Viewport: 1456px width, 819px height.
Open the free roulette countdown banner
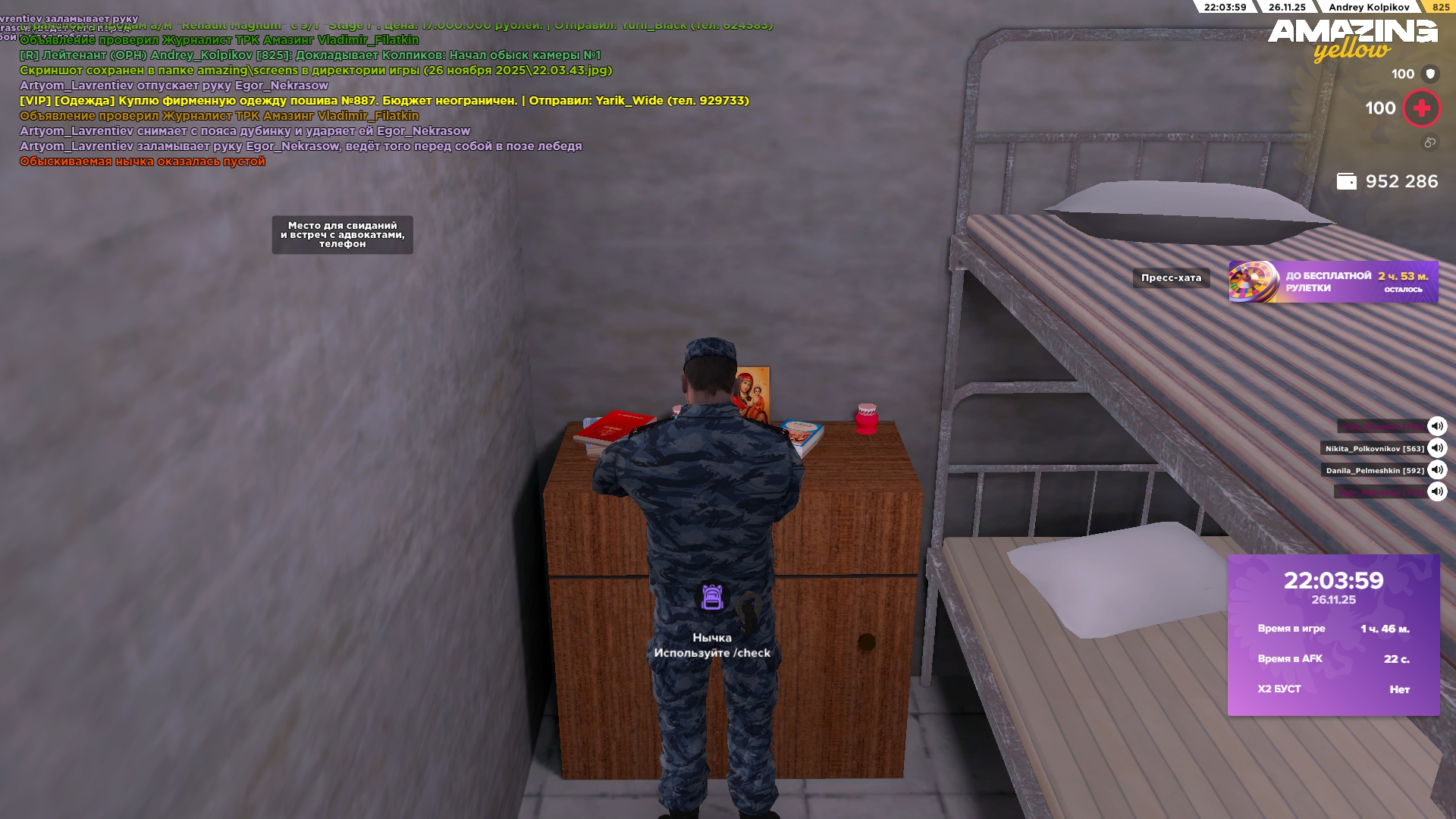click(1333, 282)
